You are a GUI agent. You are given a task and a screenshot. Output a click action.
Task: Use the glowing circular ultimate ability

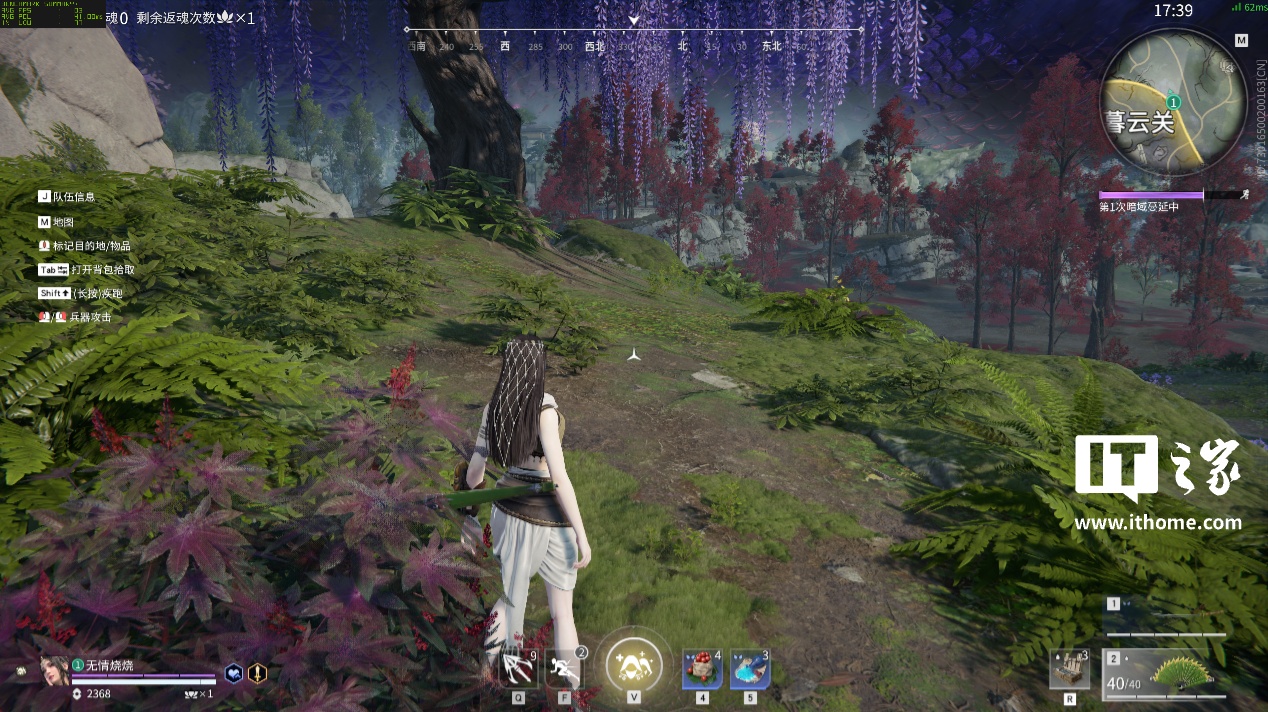[x=634, y=664]
